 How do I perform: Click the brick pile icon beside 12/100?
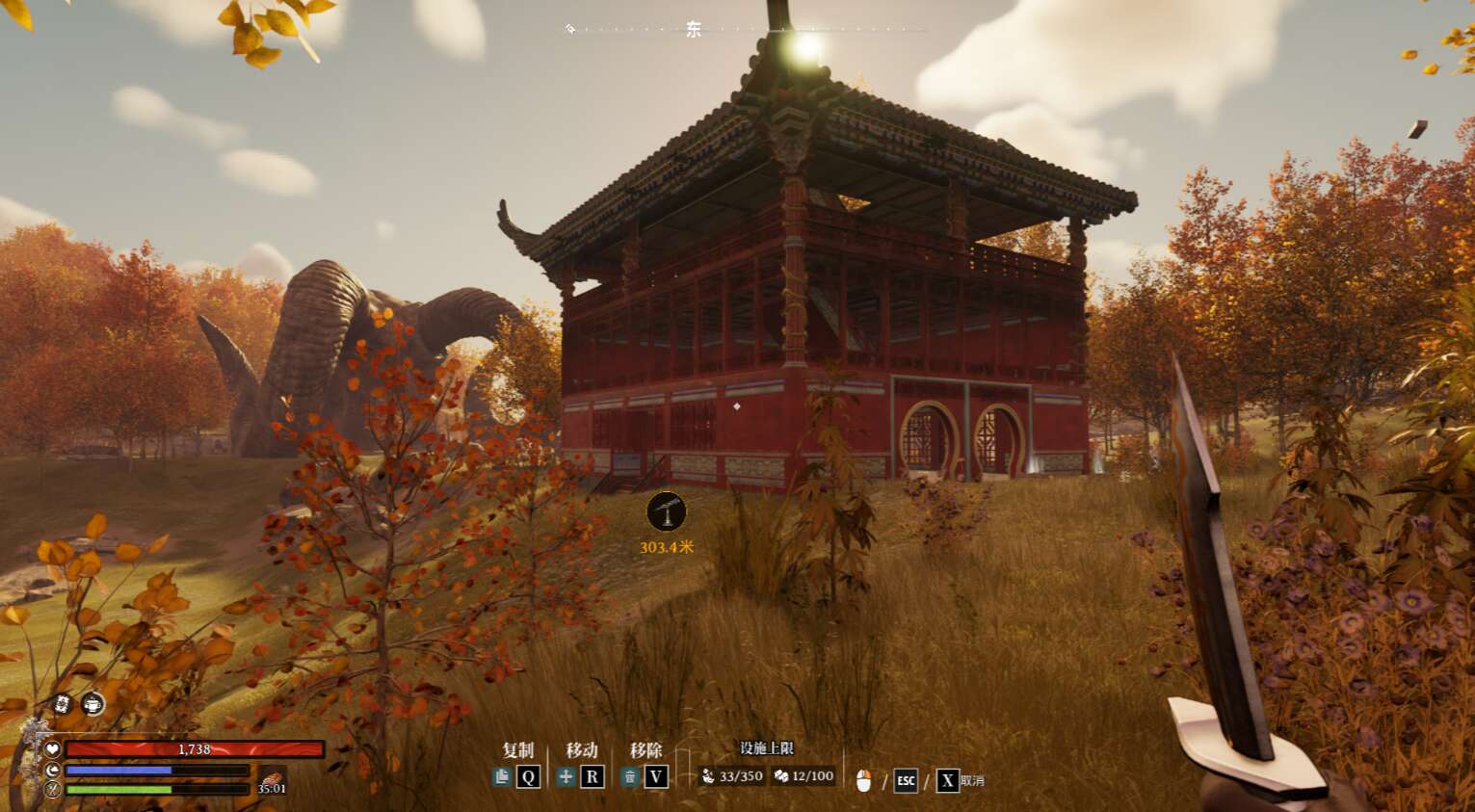pyautogui.click(x=782, y=776)
